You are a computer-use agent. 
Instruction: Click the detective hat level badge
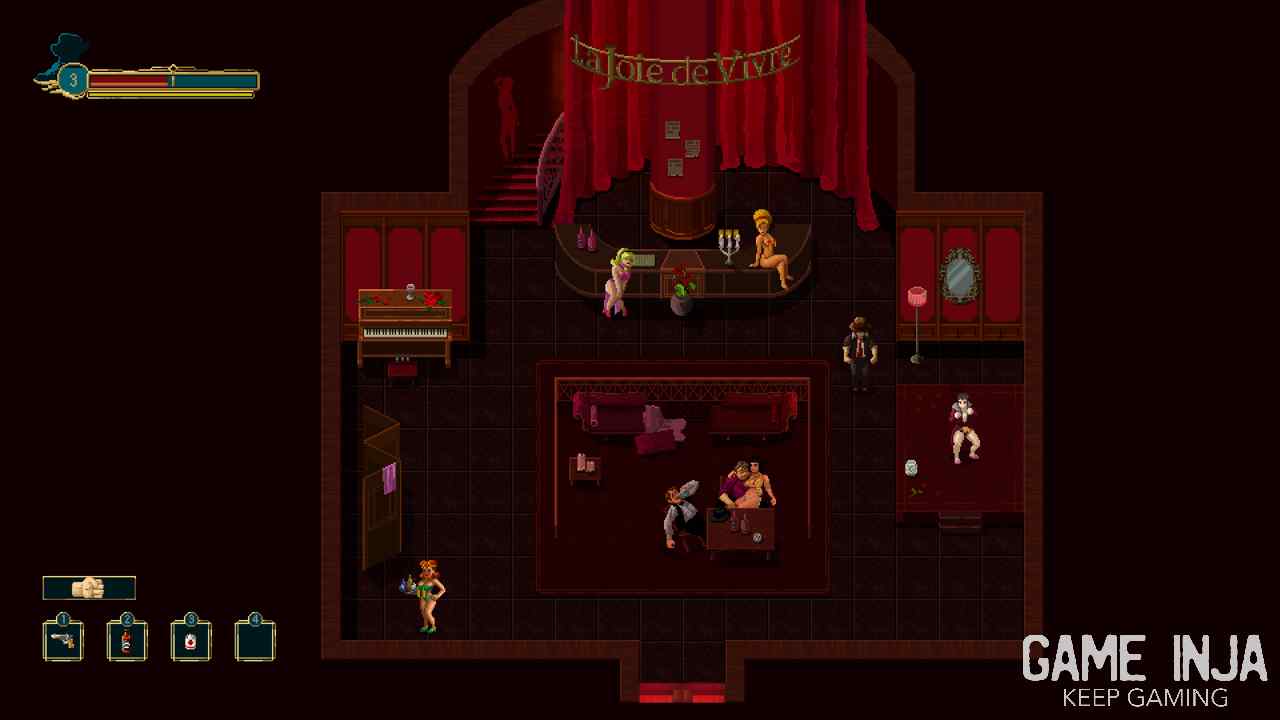coord(72,79)
